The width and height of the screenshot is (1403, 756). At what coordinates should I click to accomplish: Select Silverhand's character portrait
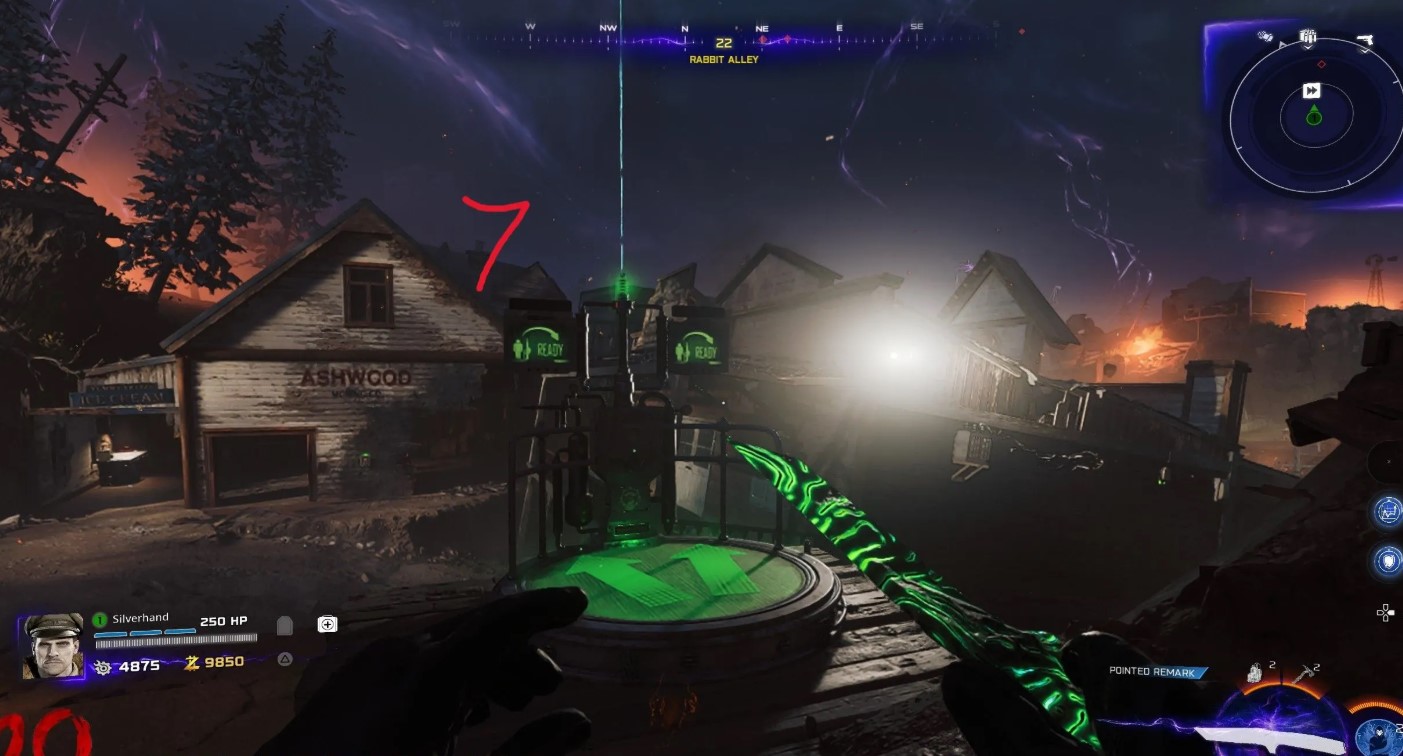coord(52,645)
